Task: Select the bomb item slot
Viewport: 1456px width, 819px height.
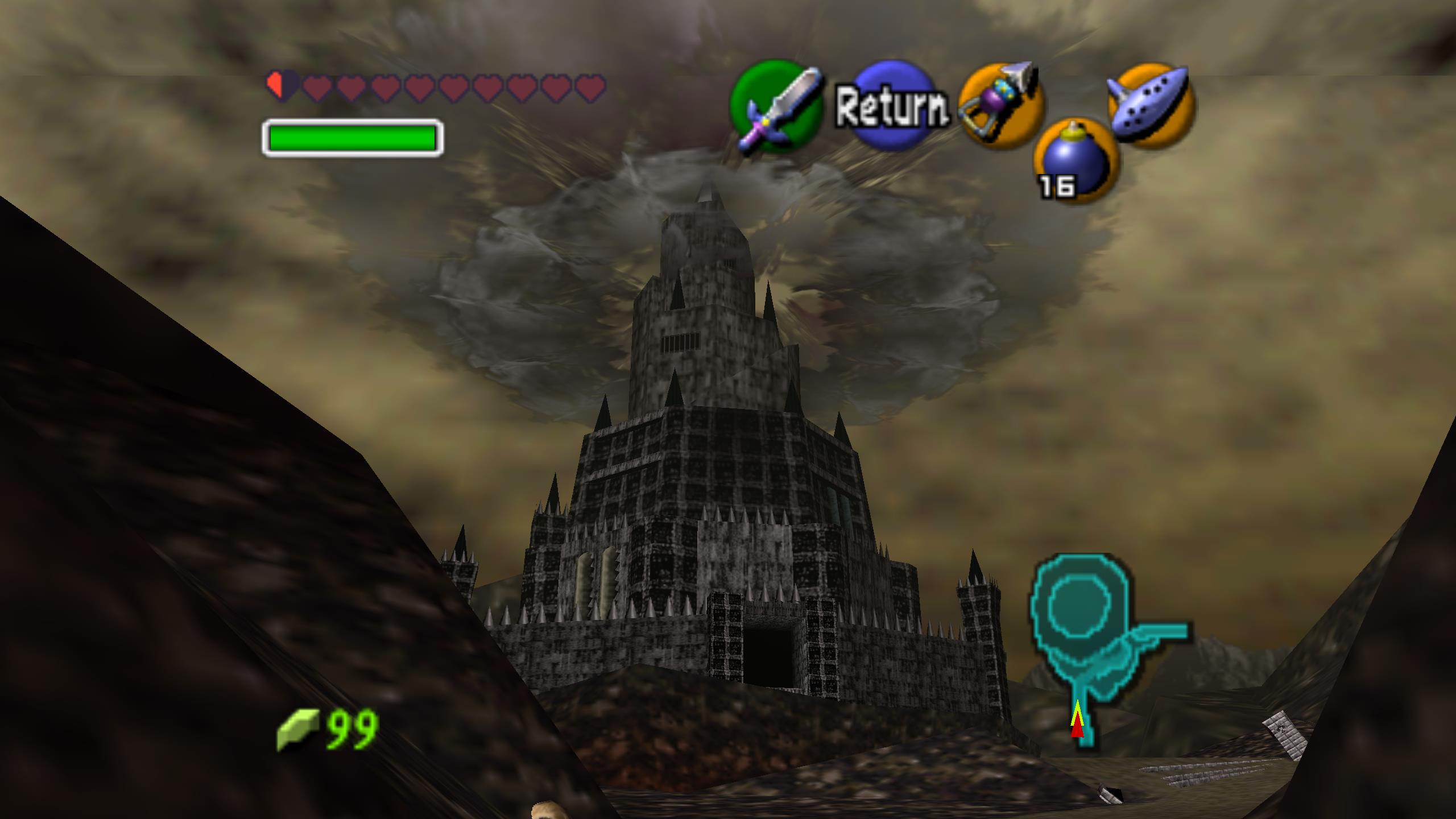Action: pyautogui.click(x=1075, y=162)
